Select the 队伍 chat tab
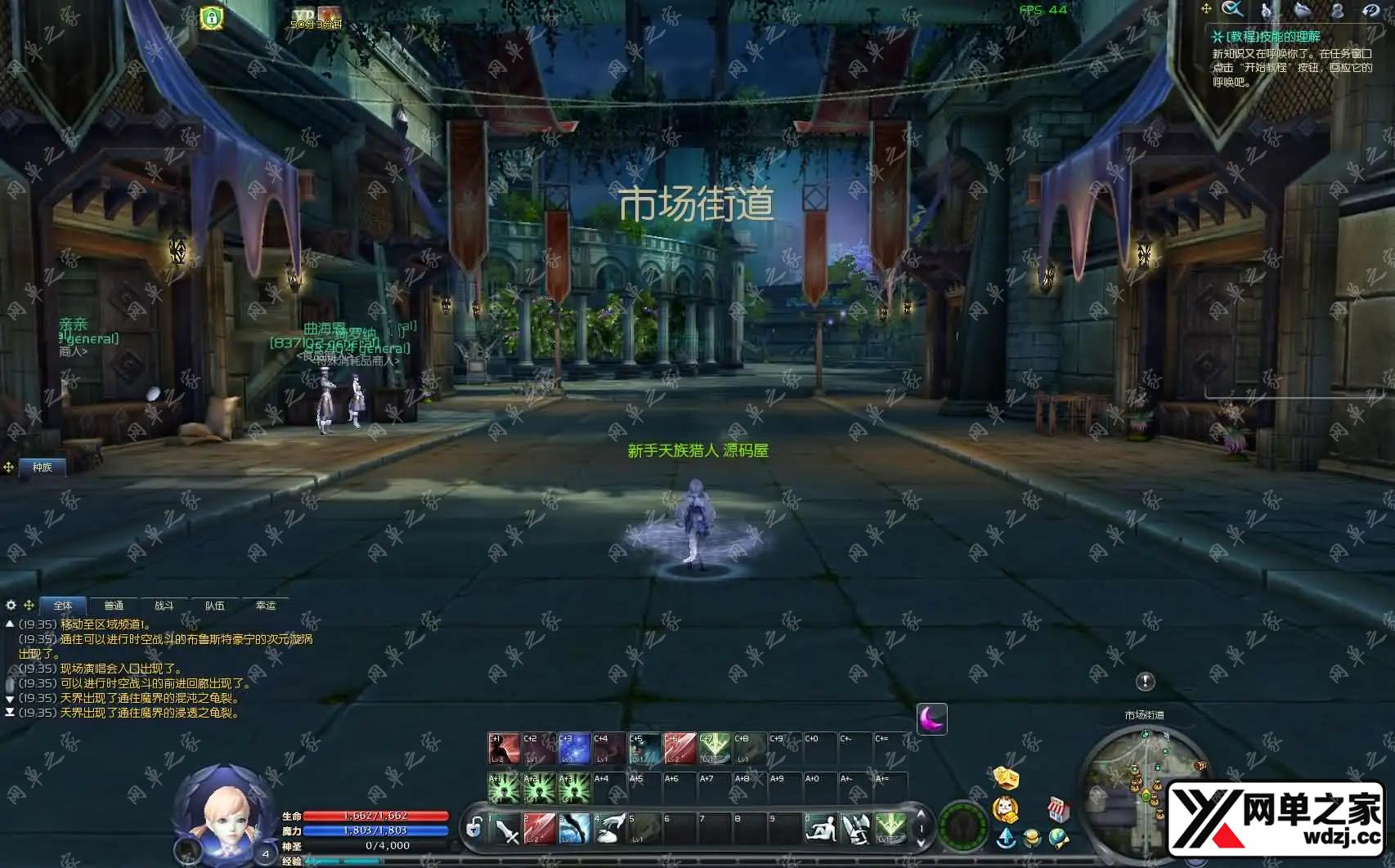Image resolution: width=1395 pixels, height=868 pixels. (x=214, y=606)
